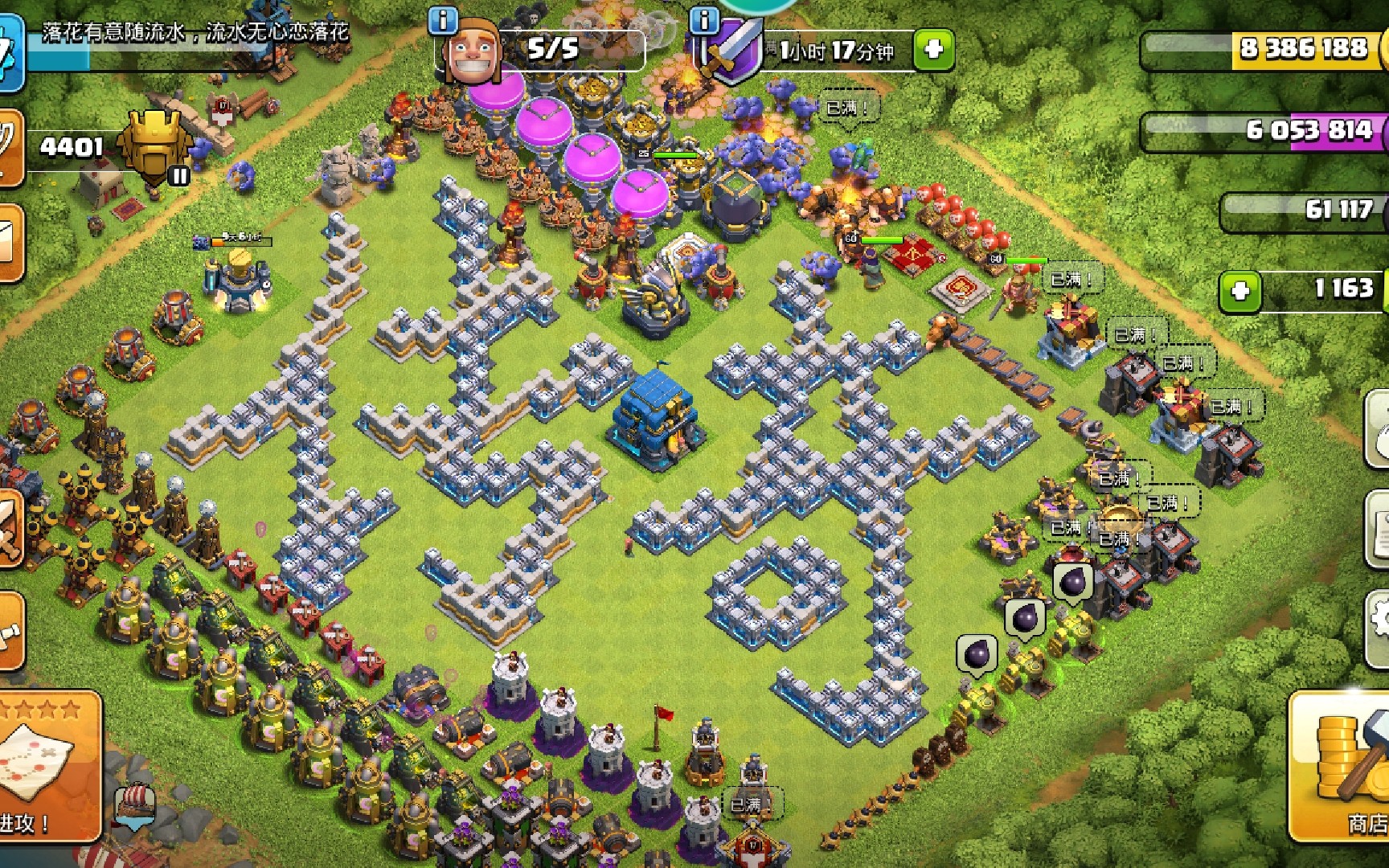Open the crossed-swords army overview
Image resolution: width=1389 pixels, height=868 pixels.
pyautogui.click(x=10, y=526)
